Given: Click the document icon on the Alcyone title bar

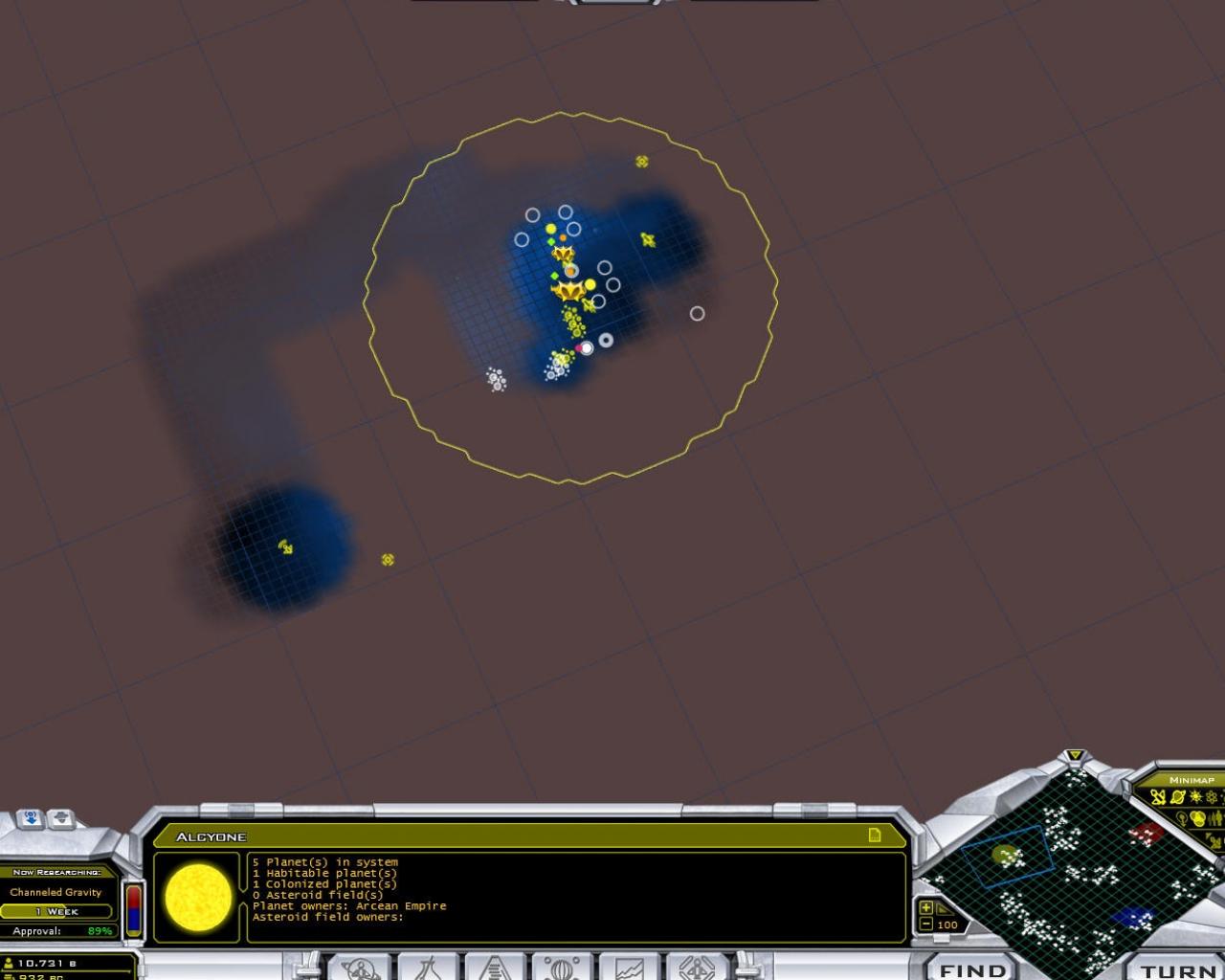Looking at the screenshot, I should pyautogui.click(x=874, y=835).
